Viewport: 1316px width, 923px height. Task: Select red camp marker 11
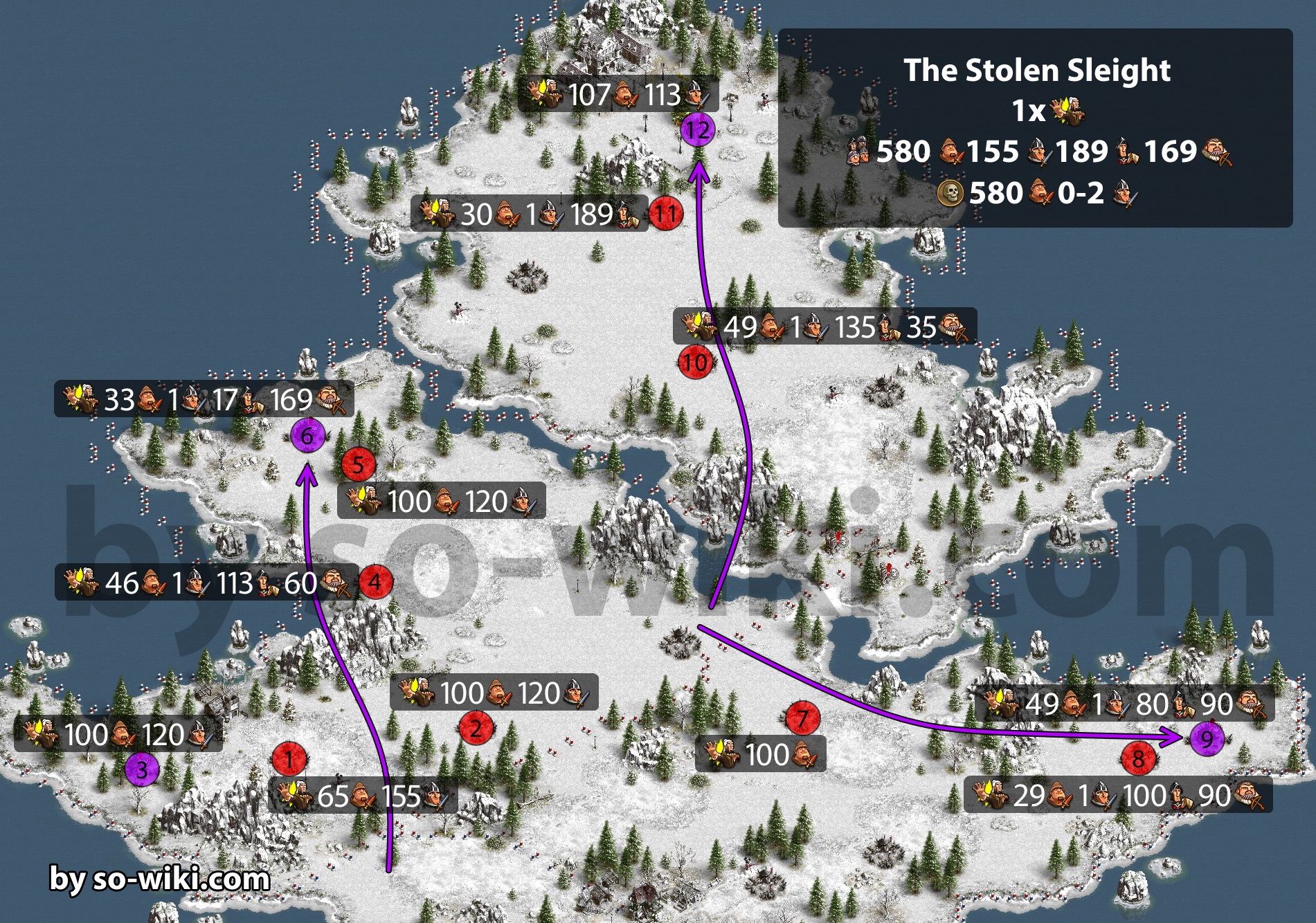pos(666,214)
